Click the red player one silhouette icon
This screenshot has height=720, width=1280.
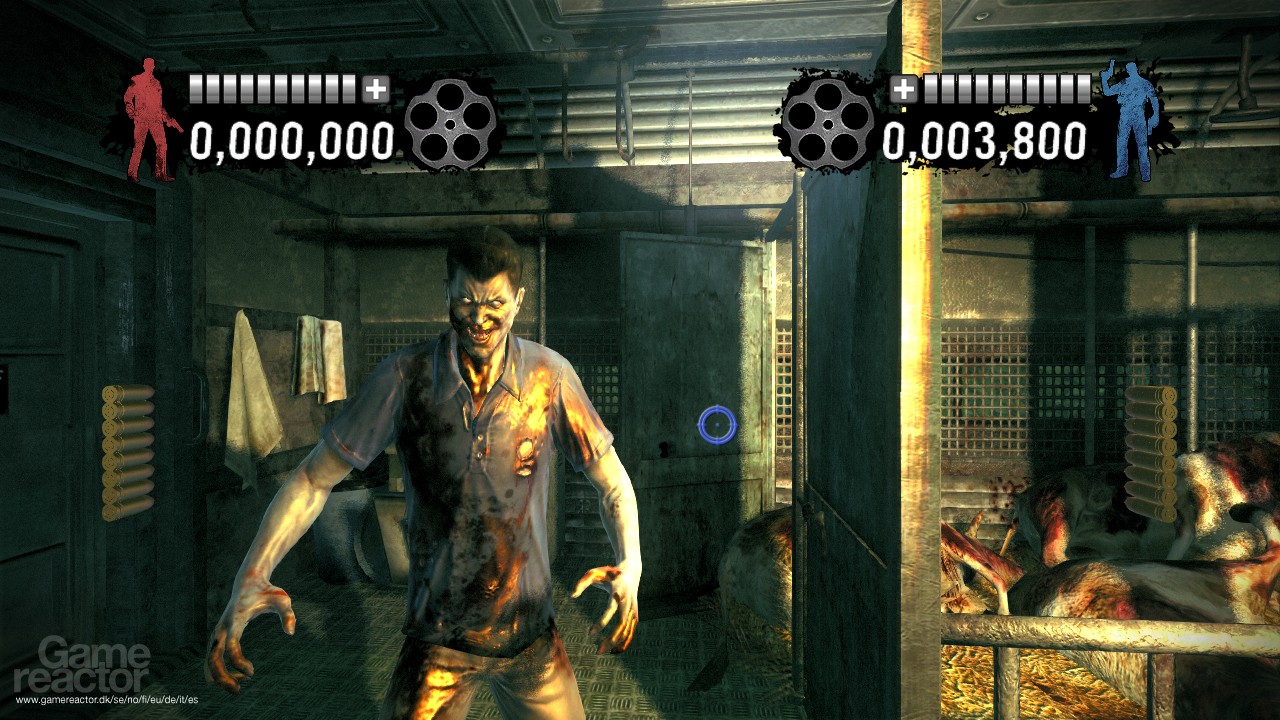coord(150,120)
